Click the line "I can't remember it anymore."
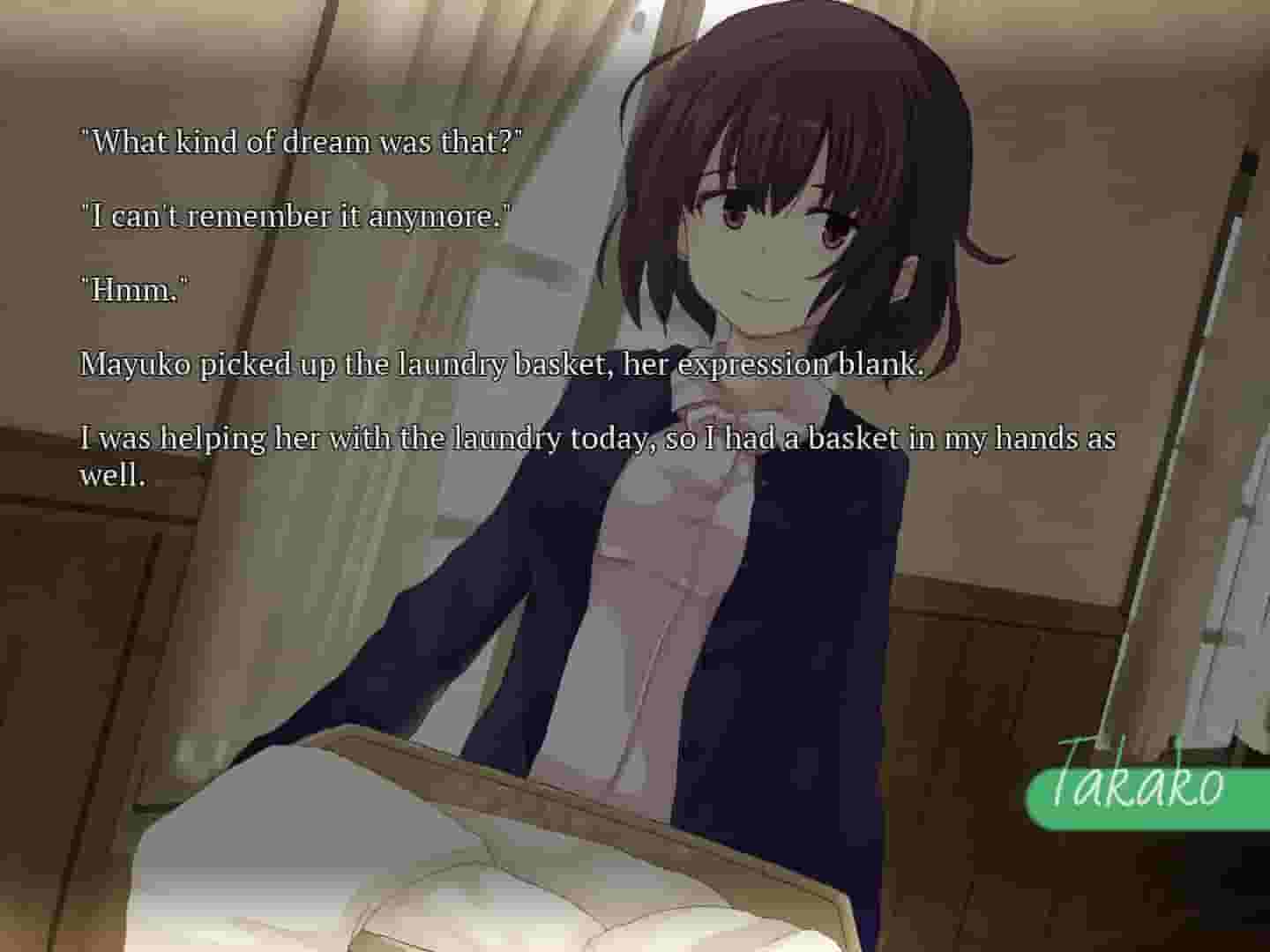 click(295, 214)
